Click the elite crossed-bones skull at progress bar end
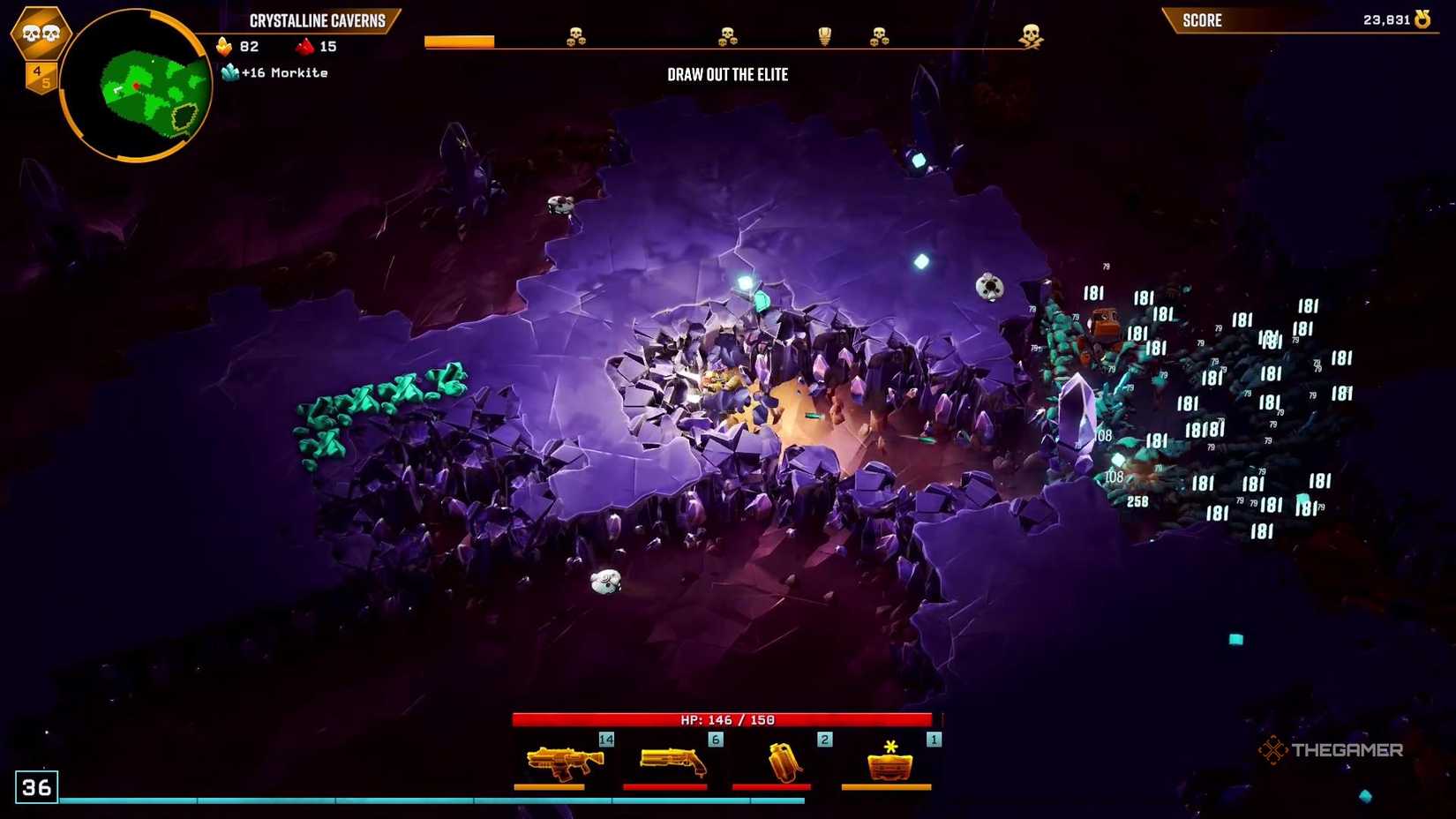 pos(1031,37)
